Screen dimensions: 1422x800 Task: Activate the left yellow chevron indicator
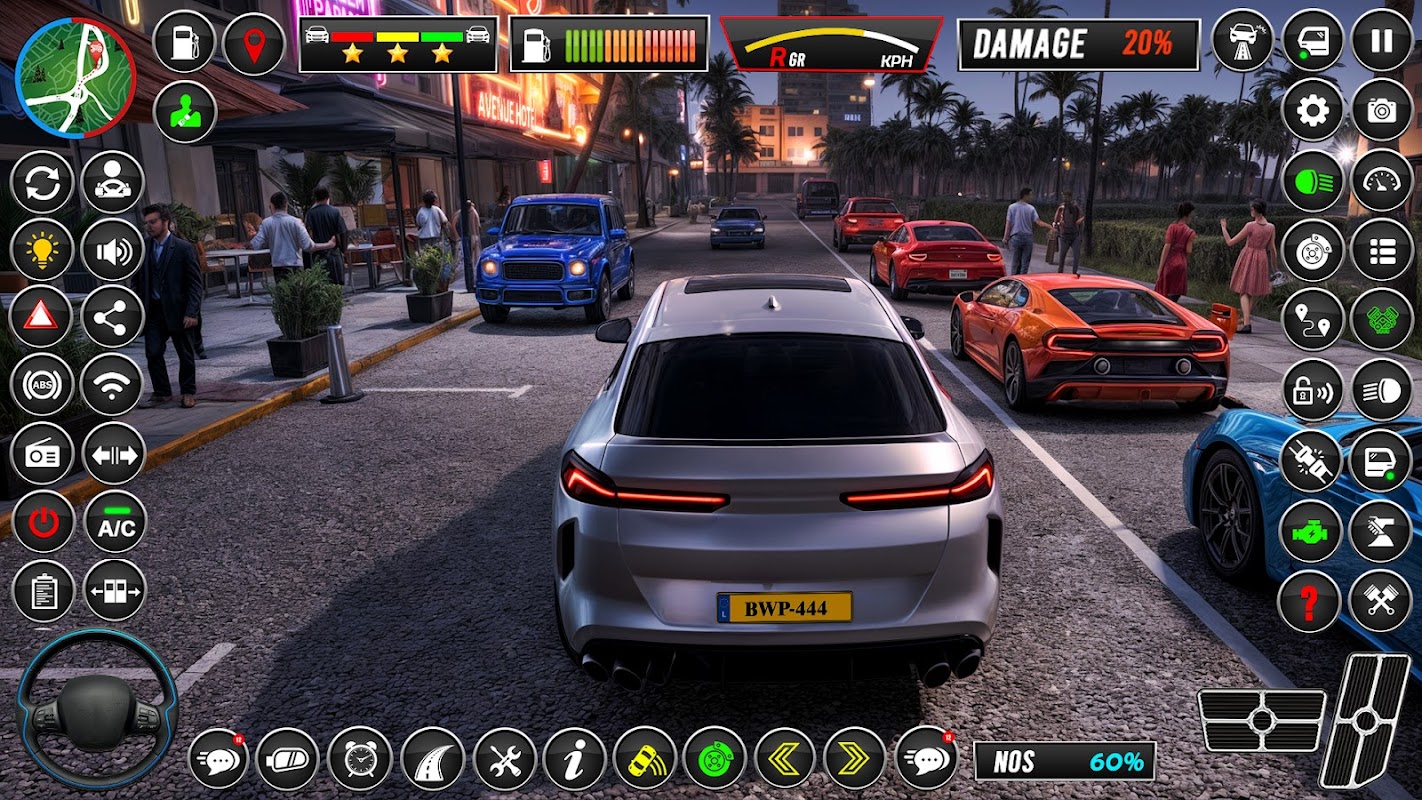784,759
